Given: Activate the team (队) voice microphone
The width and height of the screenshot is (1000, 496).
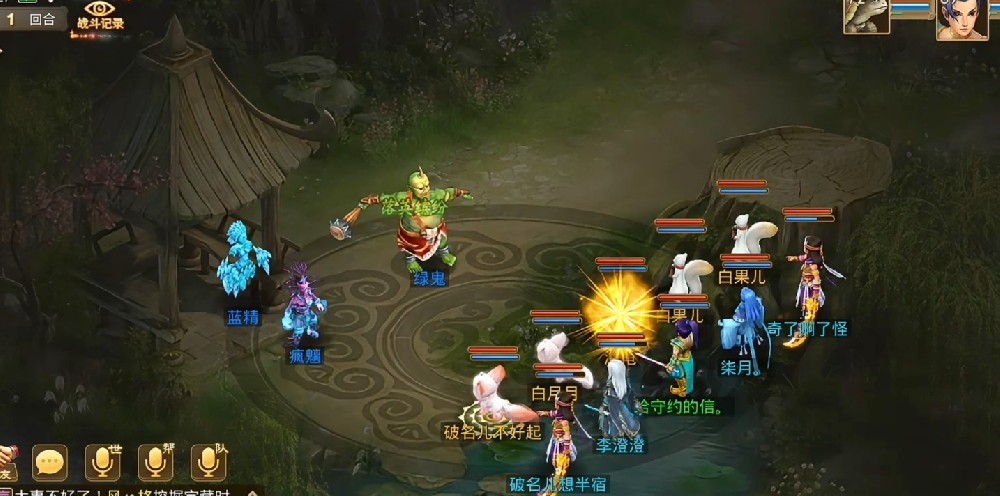Looking at the screenshot, I should click(208, 461).
